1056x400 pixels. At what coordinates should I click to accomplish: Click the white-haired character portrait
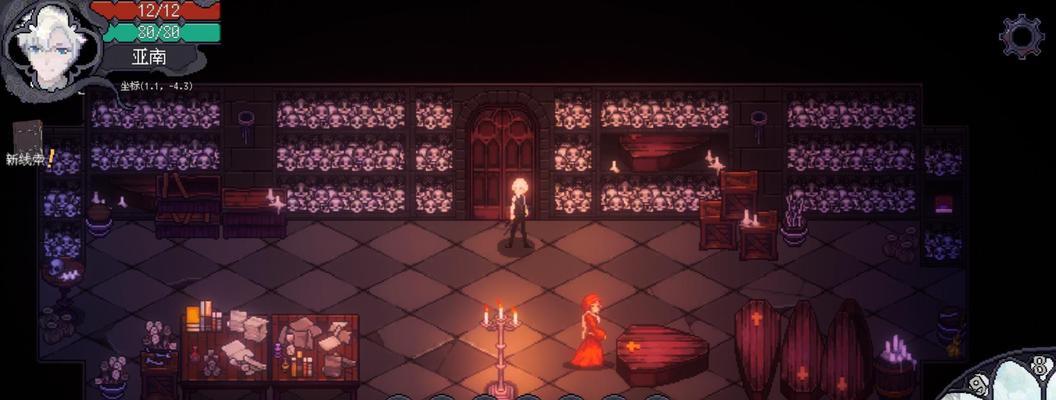coord(47,45)
